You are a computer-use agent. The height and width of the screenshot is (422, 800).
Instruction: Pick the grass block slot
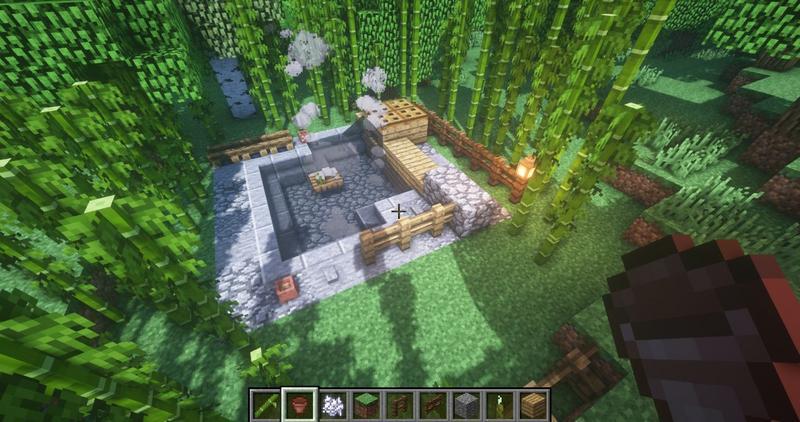click(366, 405)
